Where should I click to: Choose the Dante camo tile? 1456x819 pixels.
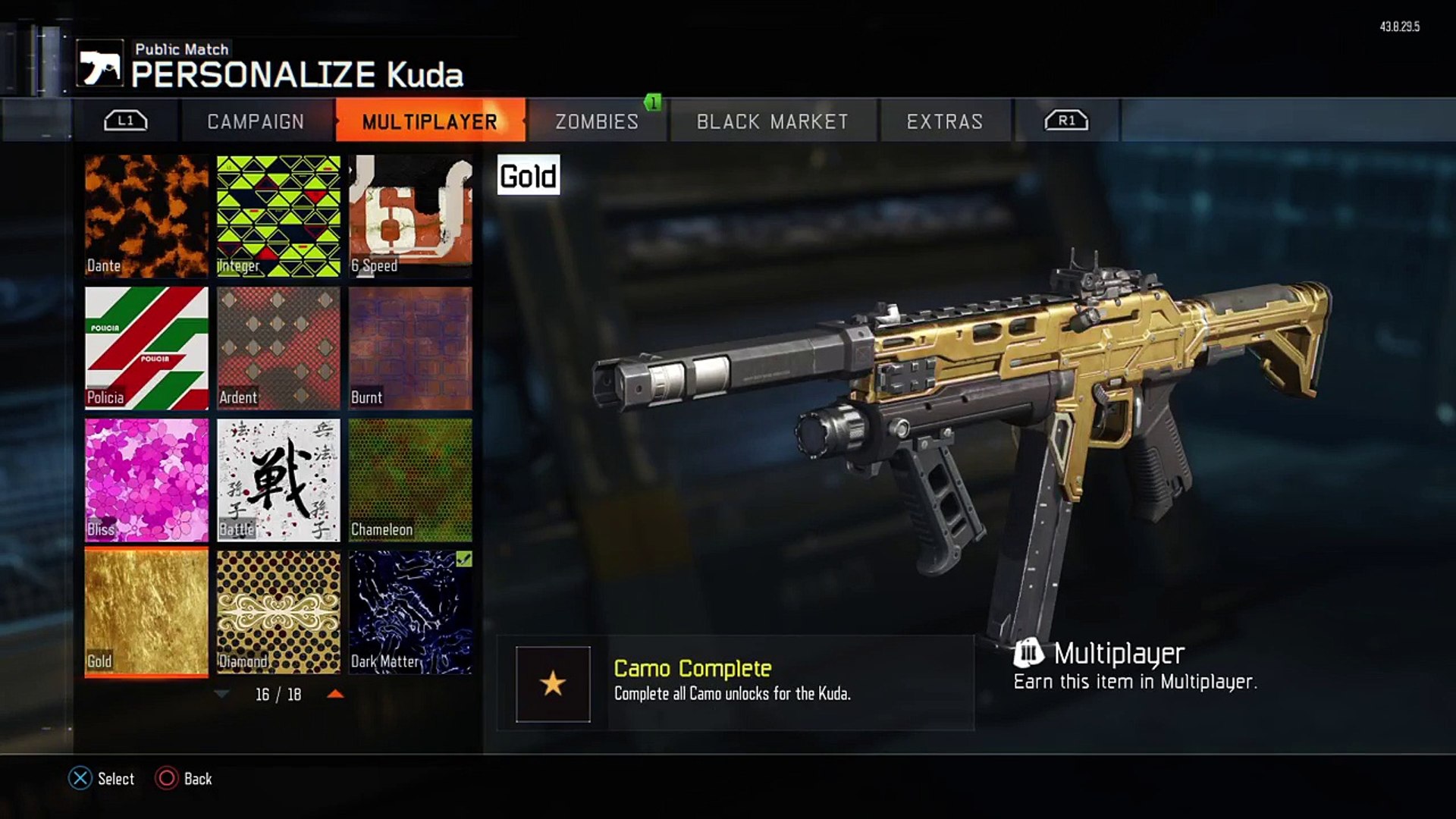coord(146,216)
